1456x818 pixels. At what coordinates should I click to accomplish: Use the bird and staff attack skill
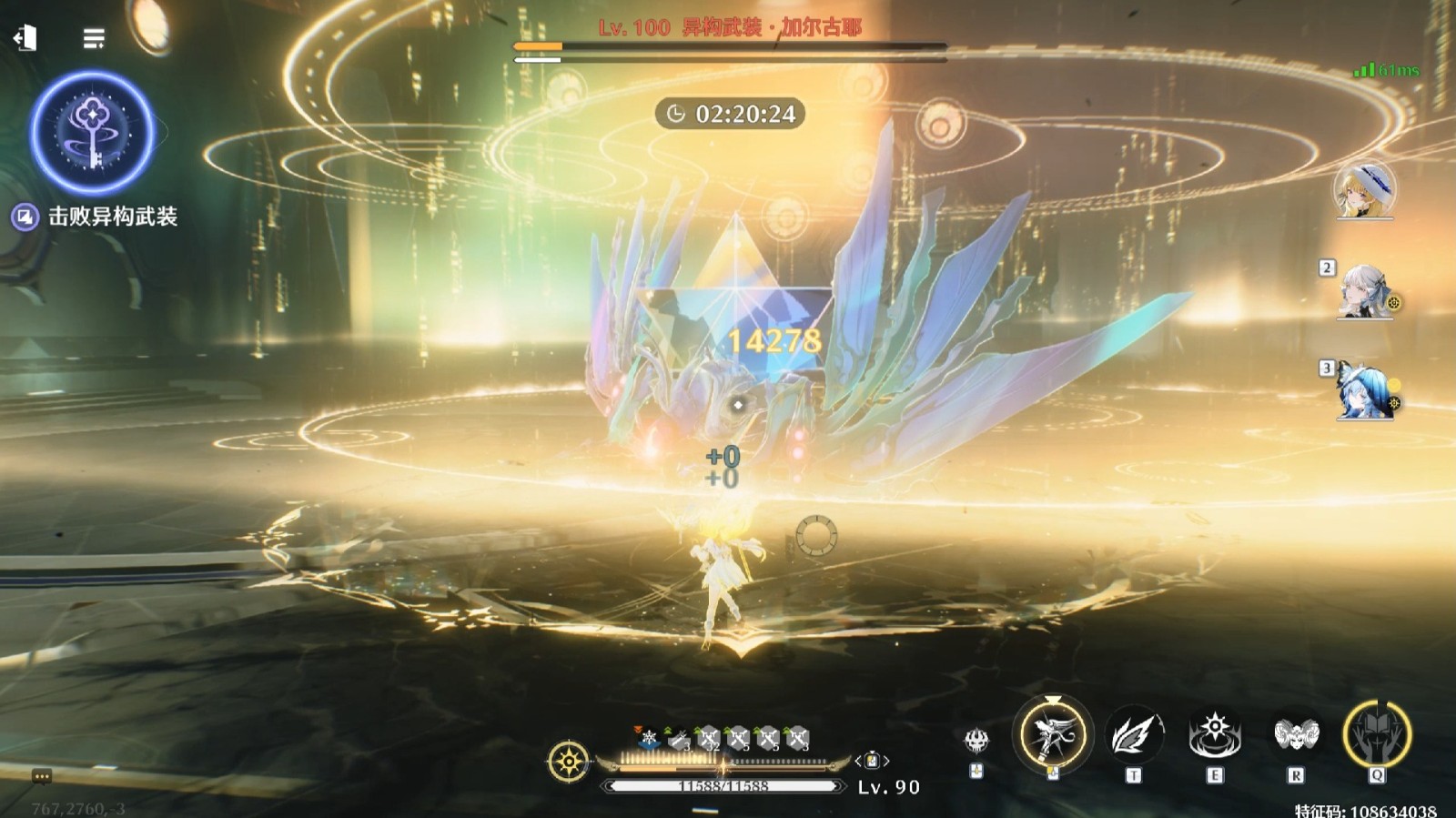point(1052,733)
